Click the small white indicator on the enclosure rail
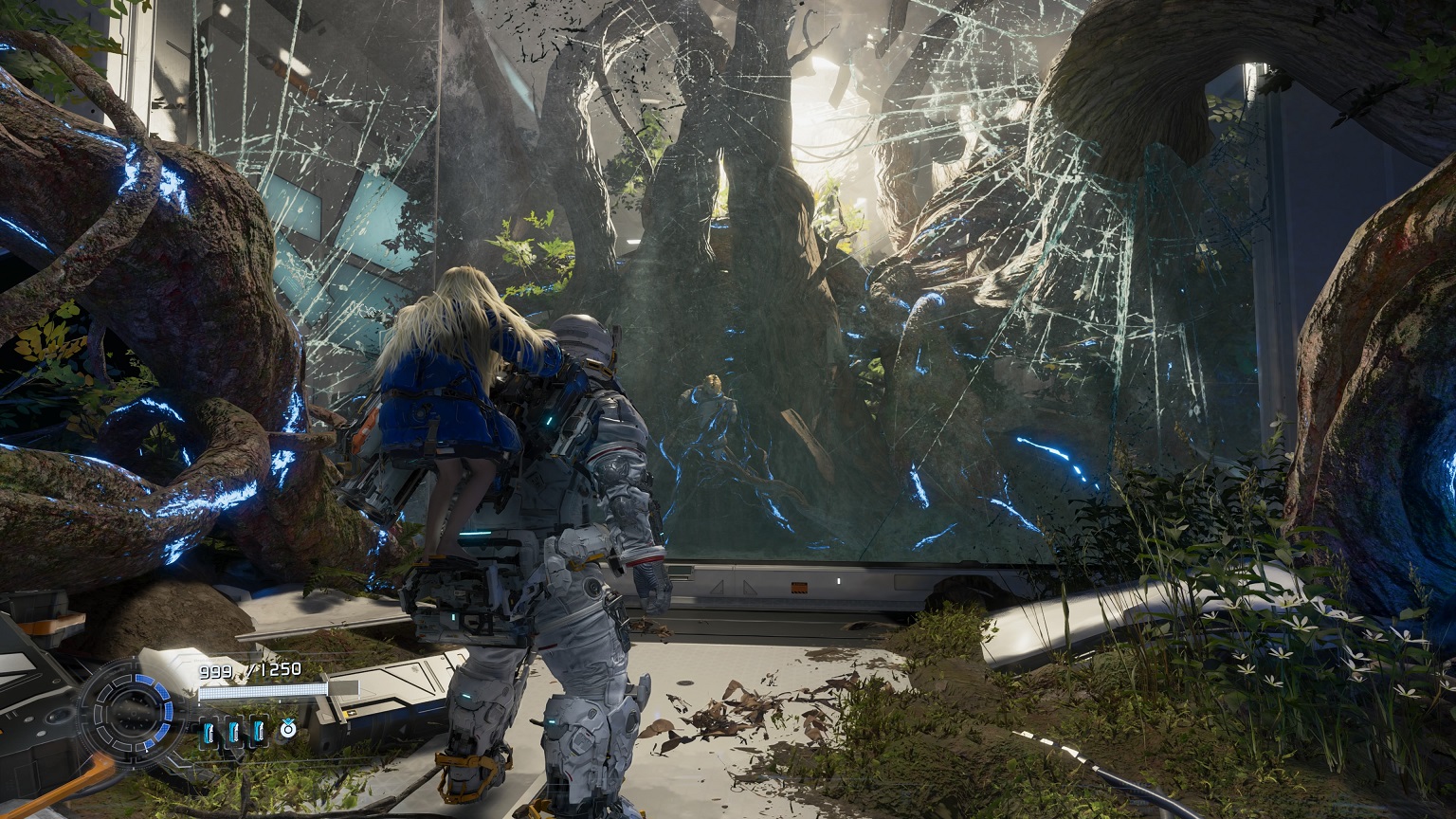1456x819 pixels. click(838, 580)
